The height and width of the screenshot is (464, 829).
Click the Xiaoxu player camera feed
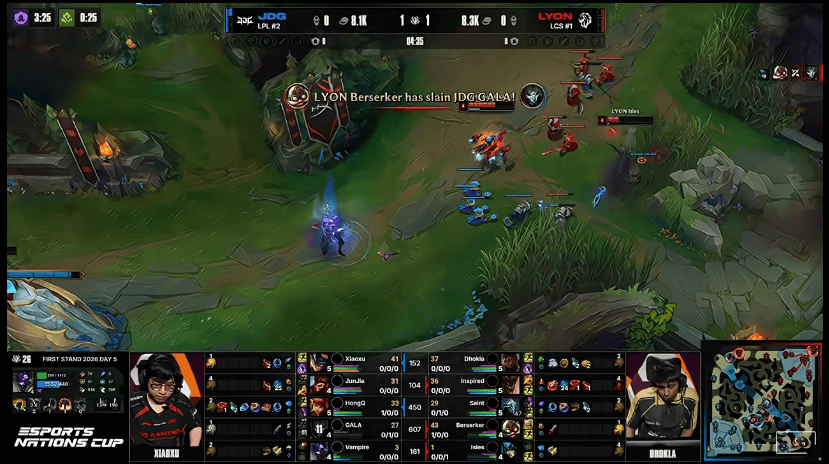[166, 405]
